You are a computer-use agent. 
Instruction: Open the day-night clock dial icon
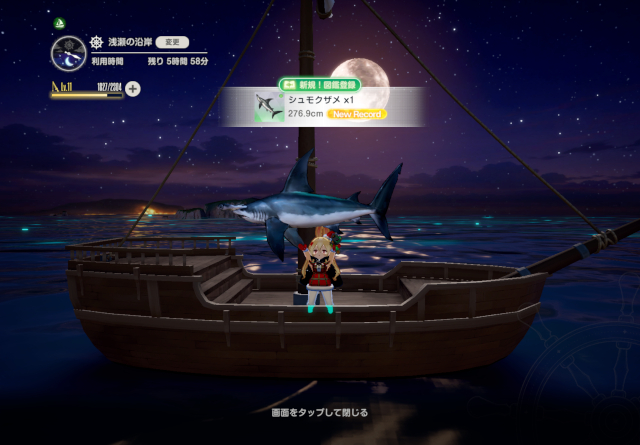click(x=67, y=53)
